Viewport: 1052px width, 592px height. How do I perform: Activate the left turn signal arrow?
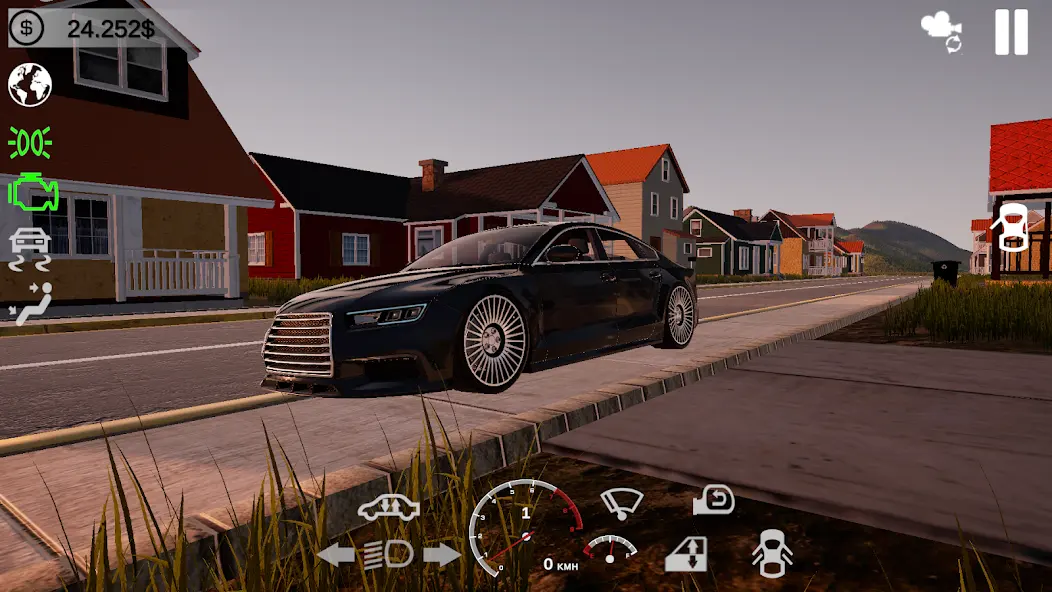[x=336, y=554]
